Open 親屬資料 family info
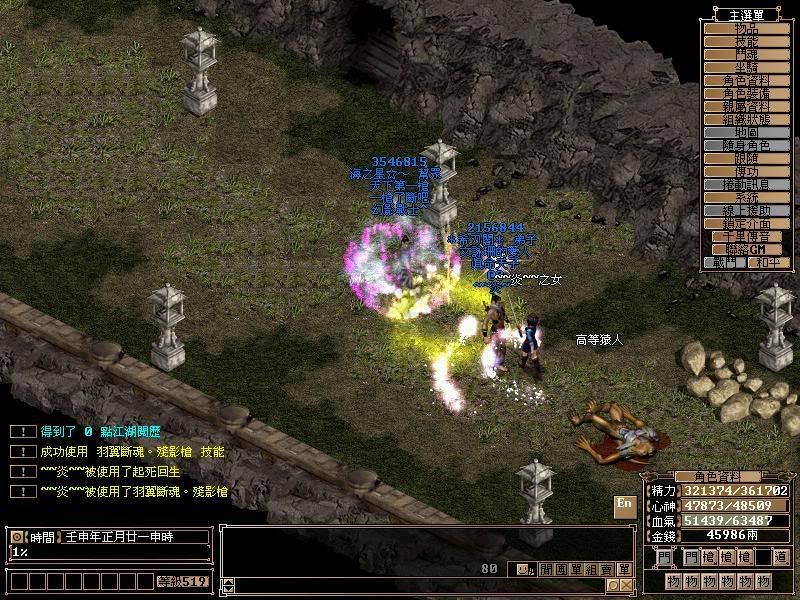The image size is (800, 600). [x=746, y=106]
